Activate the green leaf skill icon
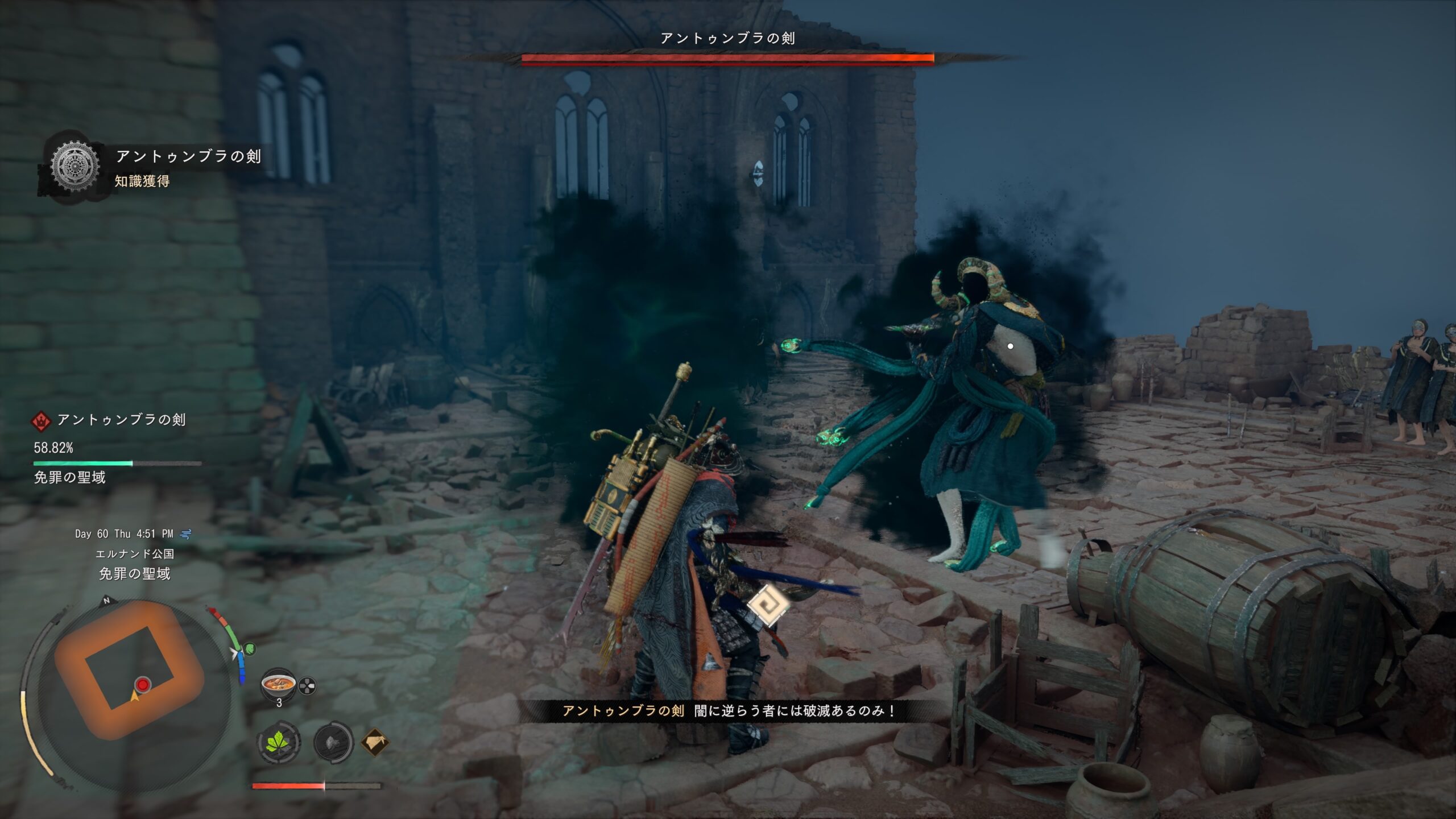1456x819 pixels. (x=279, y=742)
